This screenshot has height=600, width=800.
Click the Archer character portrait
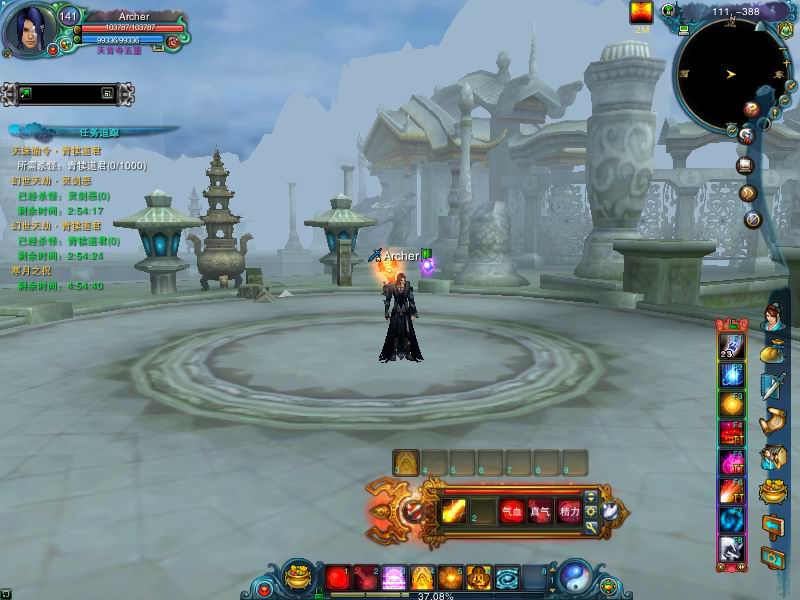(x=26, y=30)
